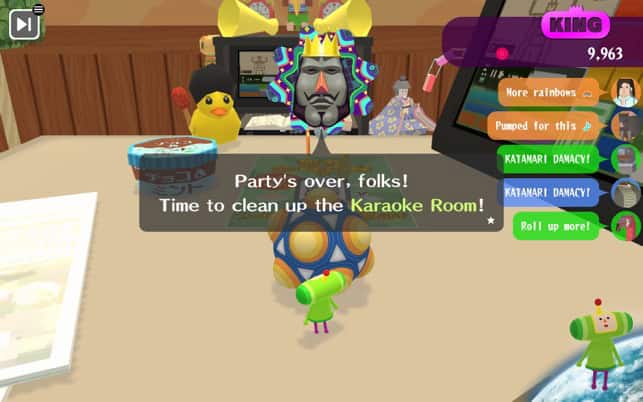Skip the cutscene with the skip button
This screenshot has height=402, width=643.
24,23
